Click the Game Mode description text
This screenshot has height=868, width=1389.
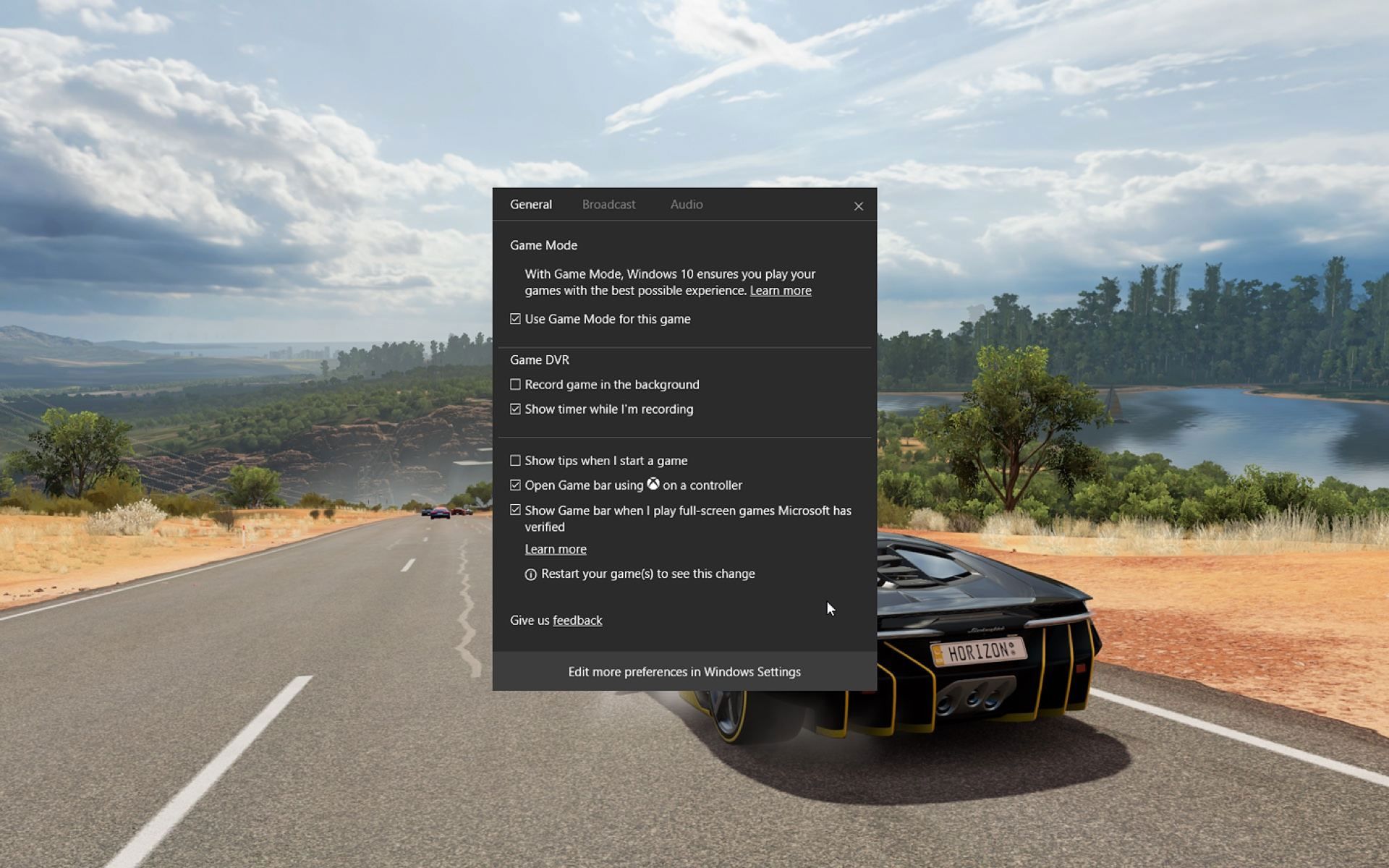pos(670,282)
